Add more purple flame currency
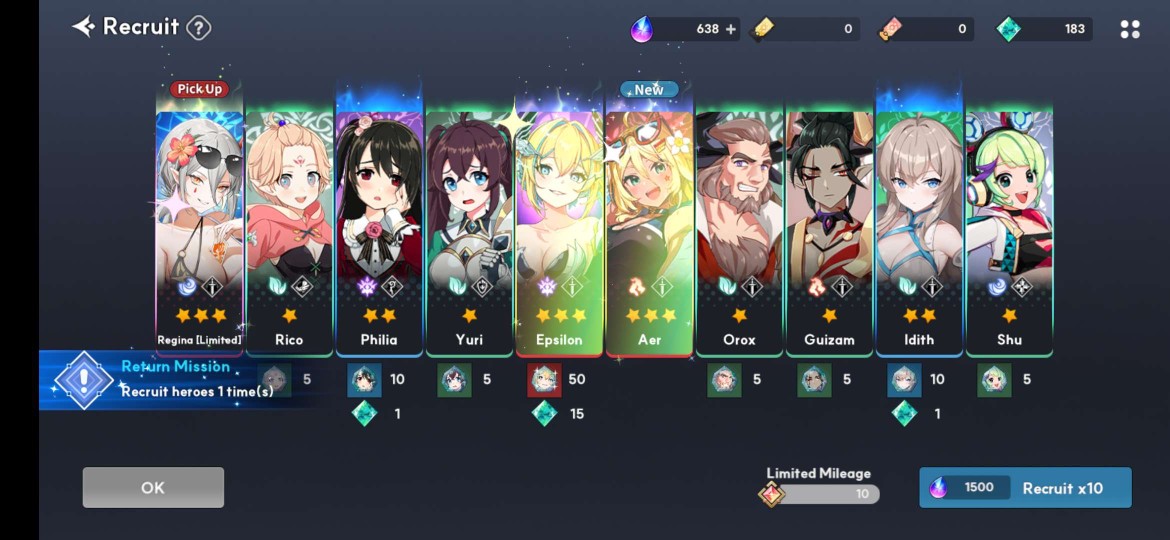The width and height of the screenshot is (1170, 540). tap(731, 29)
